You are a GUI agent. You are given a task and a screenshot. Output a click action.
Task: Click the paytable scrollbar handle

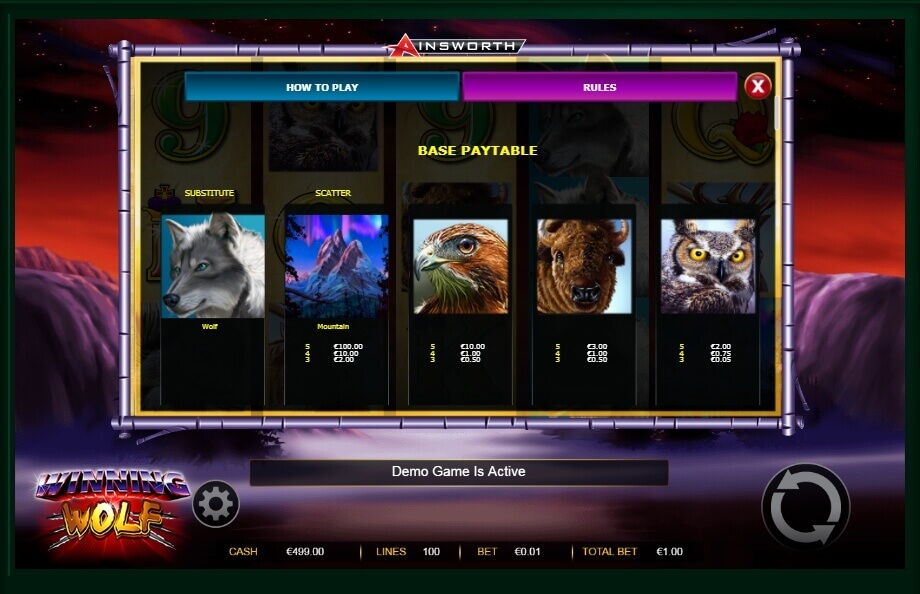[x=777, y=113]
